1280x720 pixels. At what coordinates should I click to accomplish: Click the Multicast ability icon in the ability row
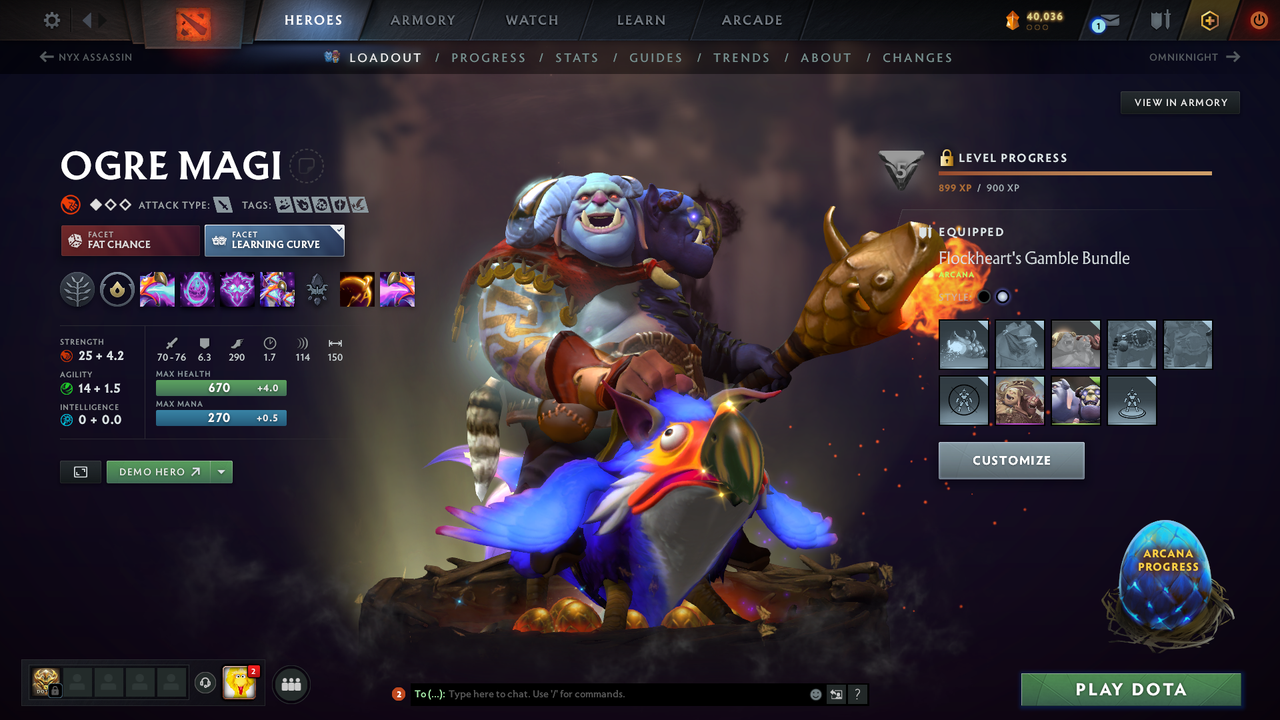click(x=277, y=289)
